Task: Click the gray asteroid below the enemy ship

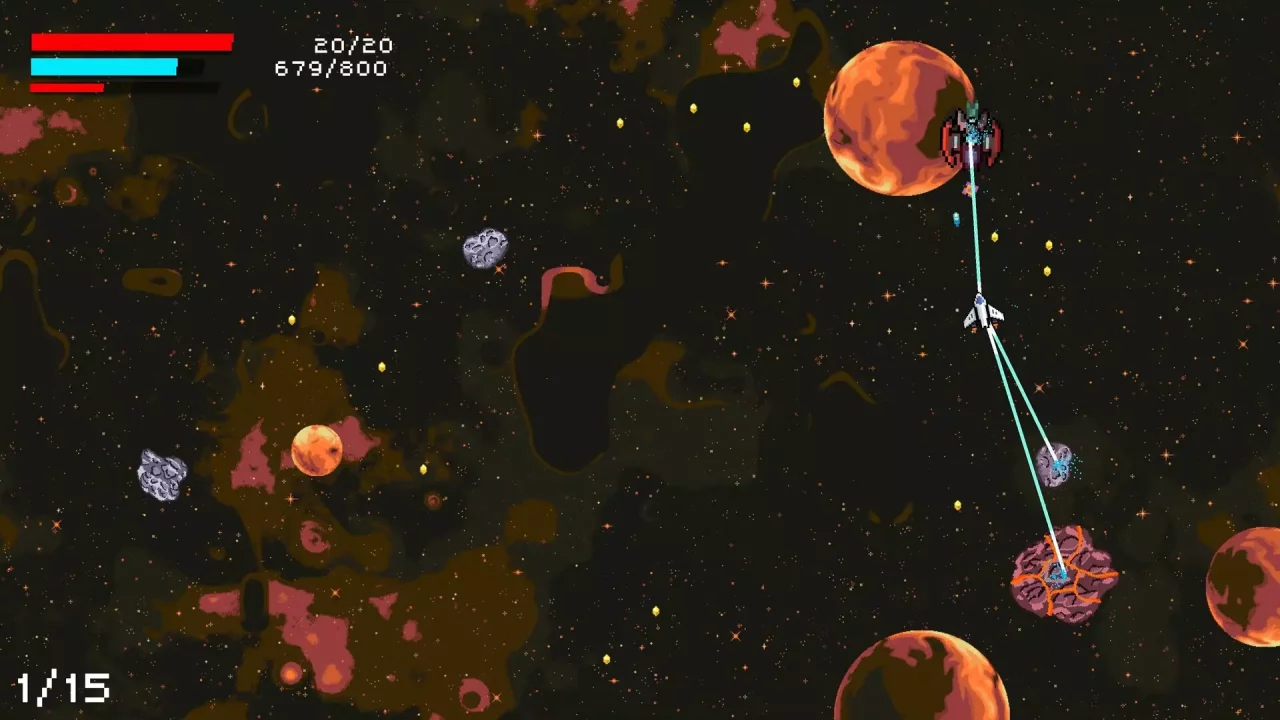Action: [1057, 463]
